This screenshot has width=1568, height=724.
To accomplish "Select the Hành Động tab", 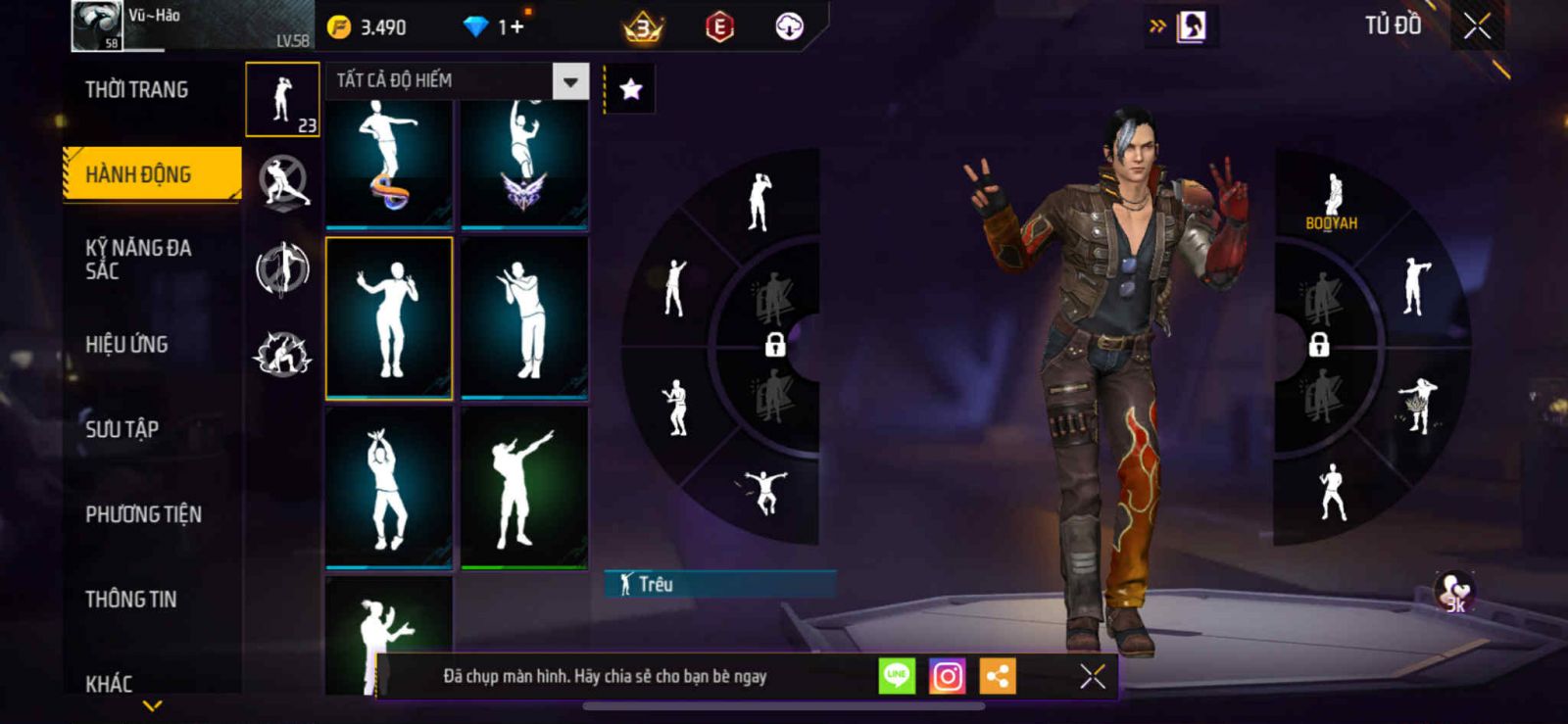I will coord(152,174).
